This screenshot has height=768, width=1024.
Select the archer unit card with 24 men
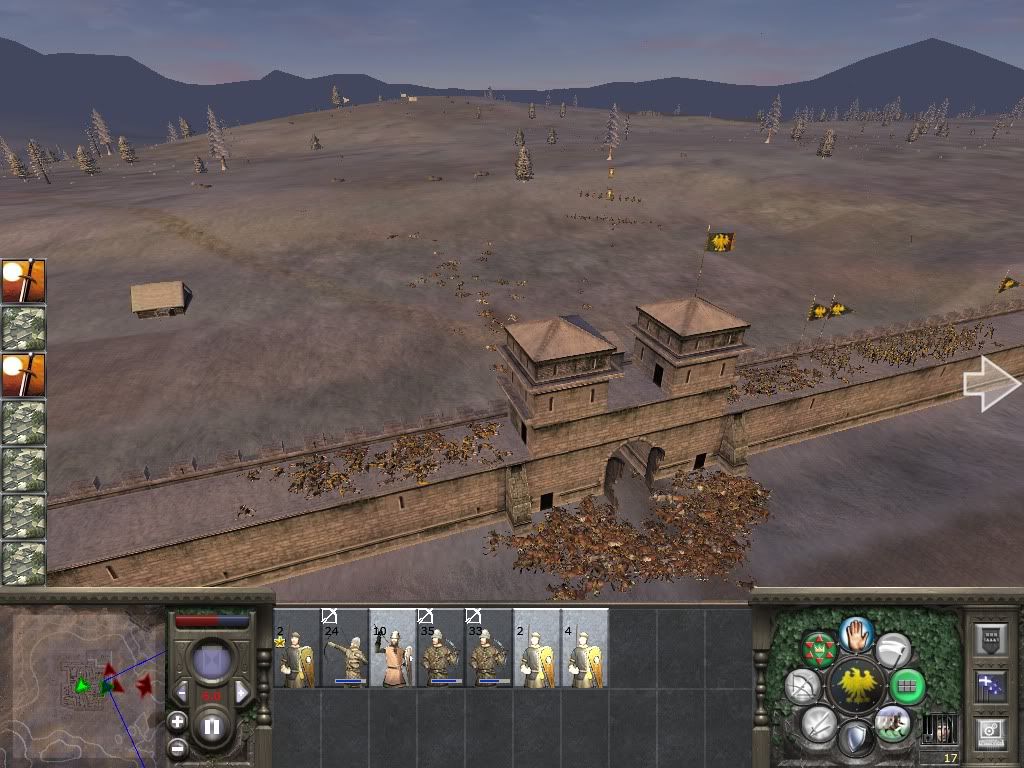(344, 649)
